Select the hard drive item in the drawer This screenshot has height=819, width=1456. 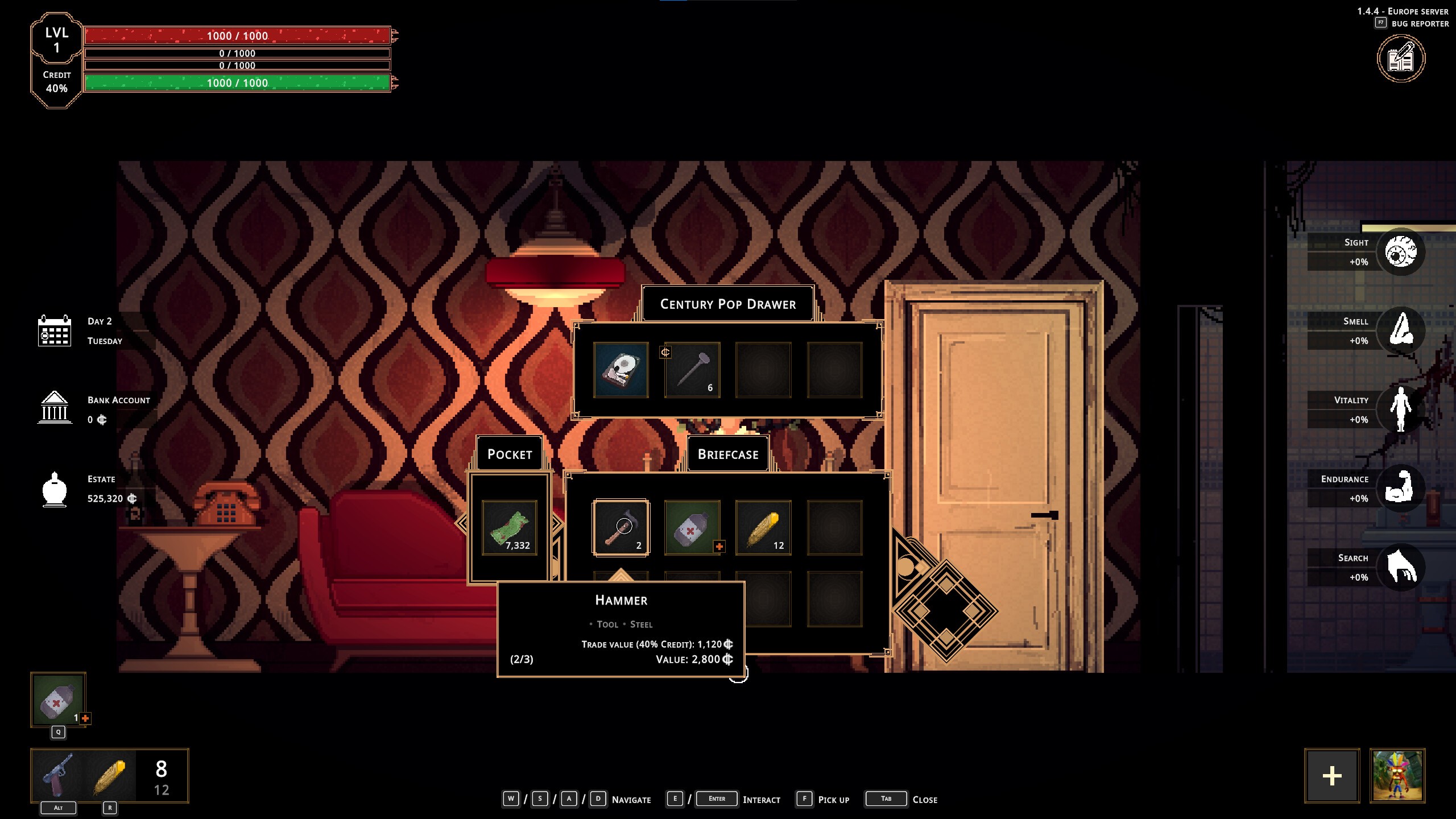[621, 370]
